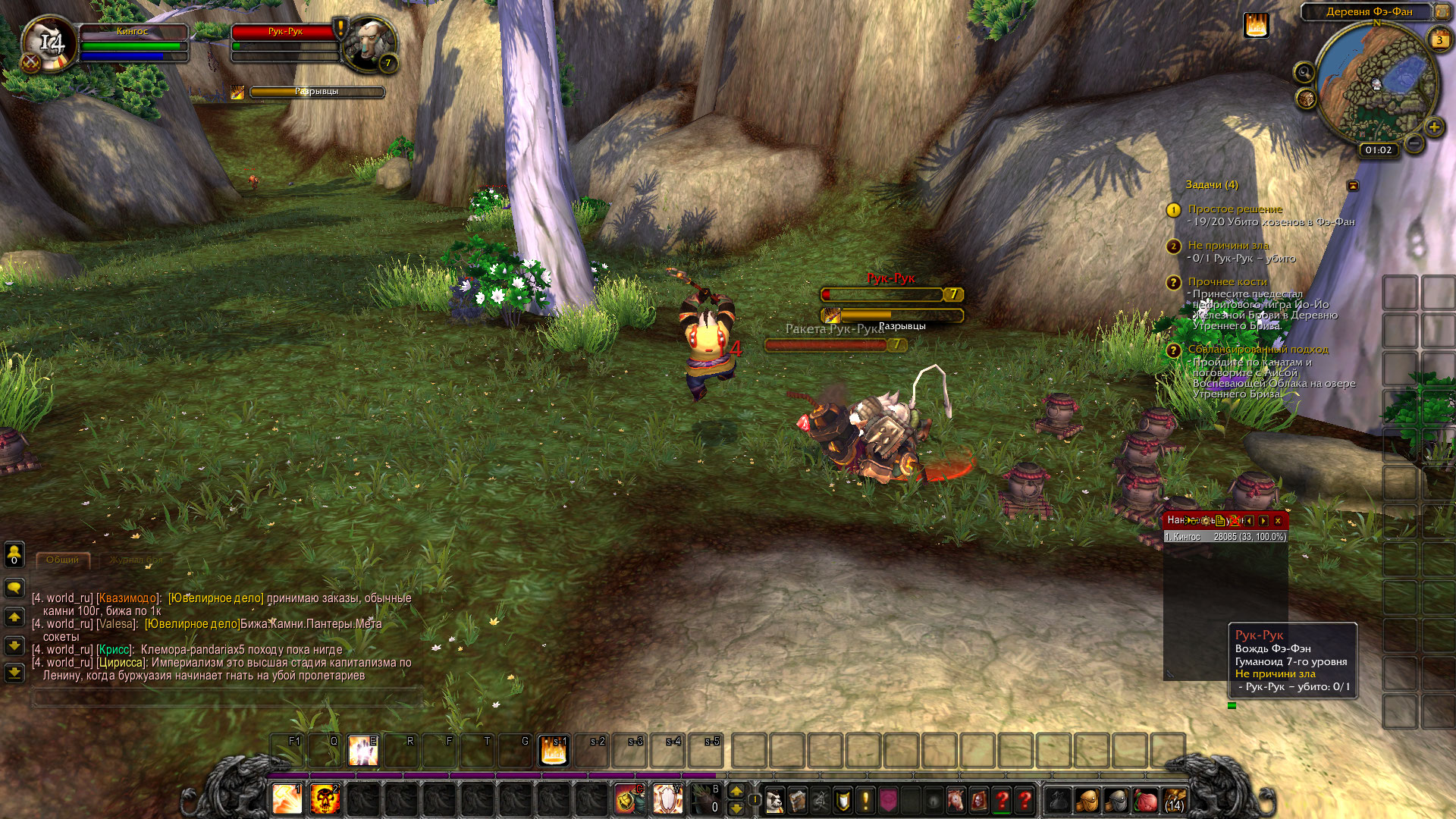Select quest Простое решение in the tracker

1235,209
